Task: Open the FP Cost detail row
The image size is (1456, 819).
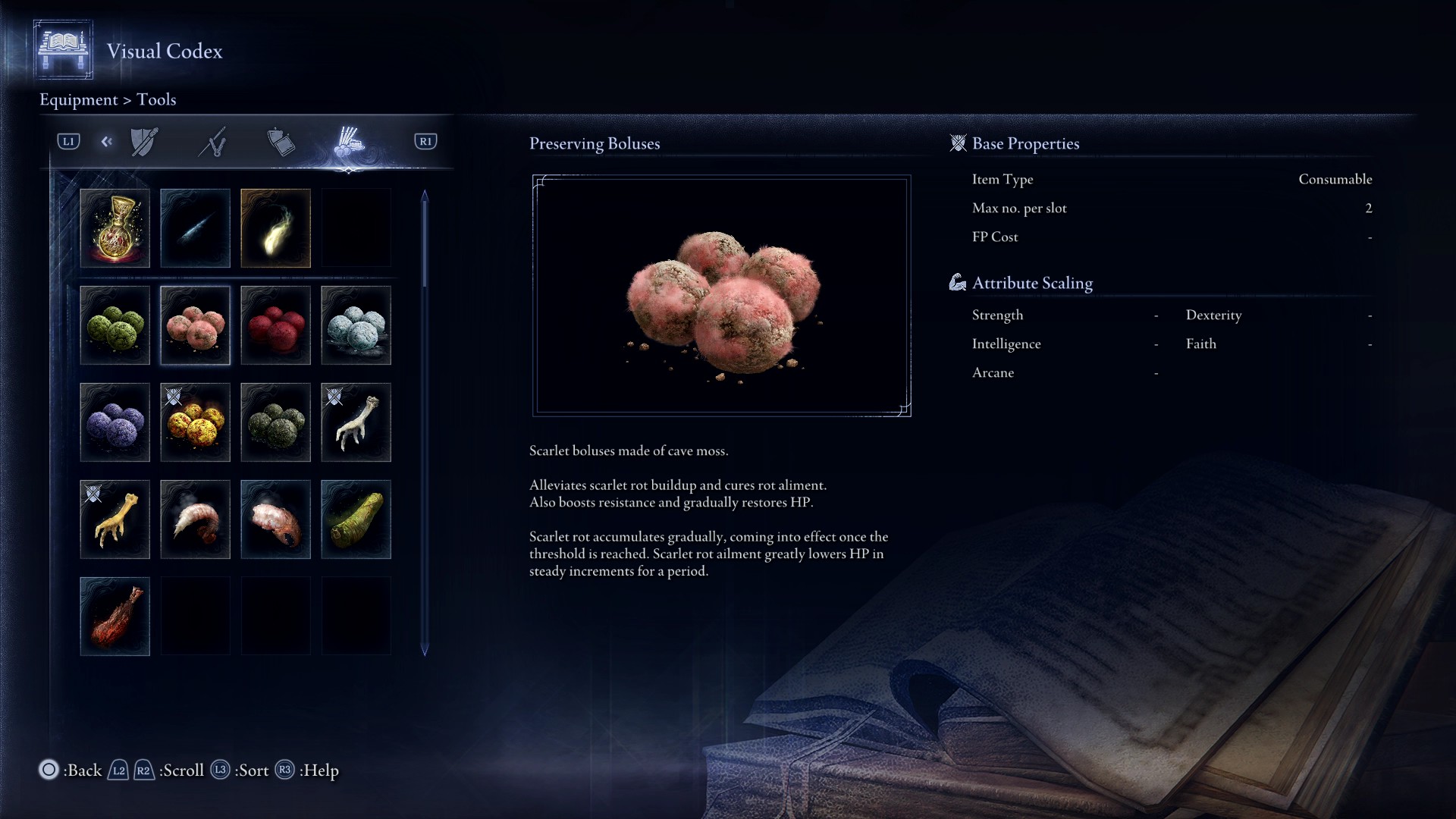Action: (x=996, y=237)
